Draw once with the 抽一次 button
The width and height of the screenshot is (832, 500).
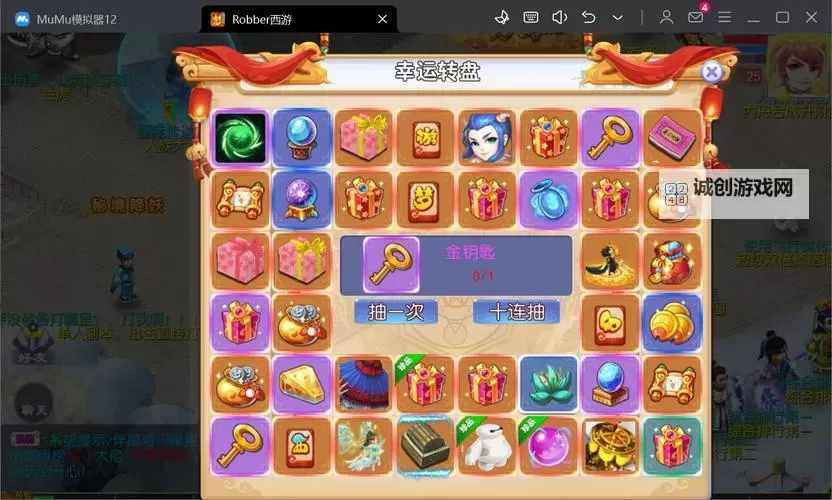coord(395,312)
